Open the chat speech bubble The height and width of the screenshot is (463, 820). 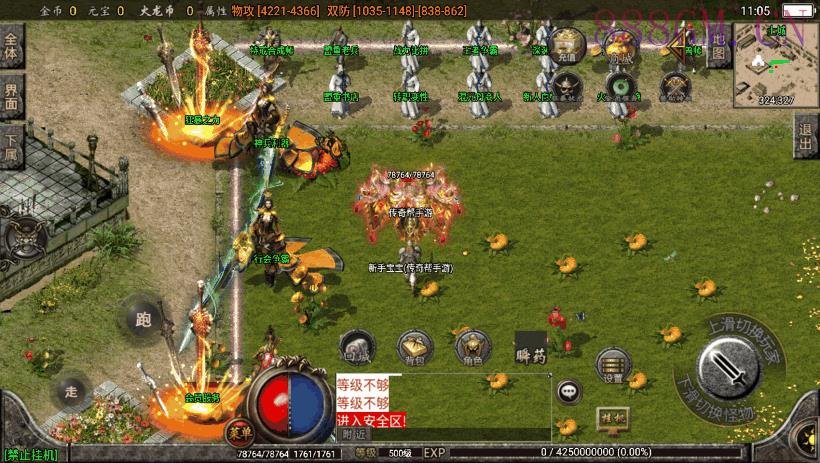point(570,391)
